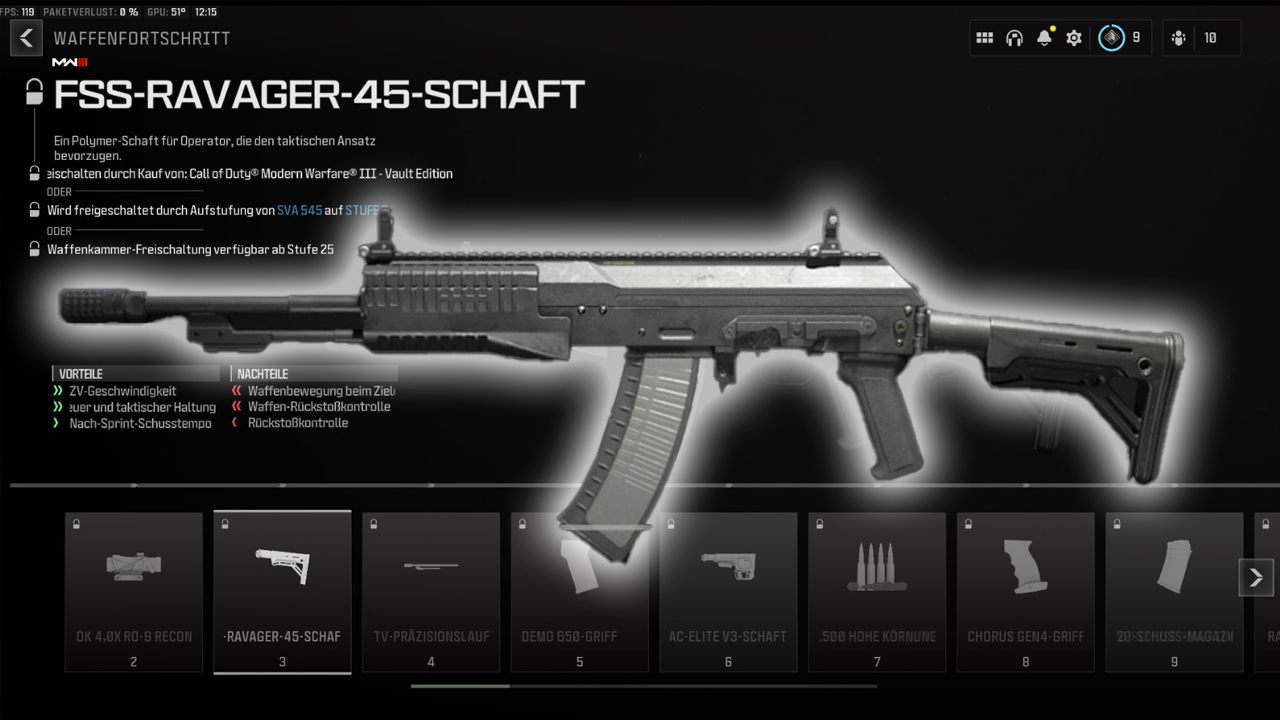Open the social/channels headset icon

(x=1014, y=37)
